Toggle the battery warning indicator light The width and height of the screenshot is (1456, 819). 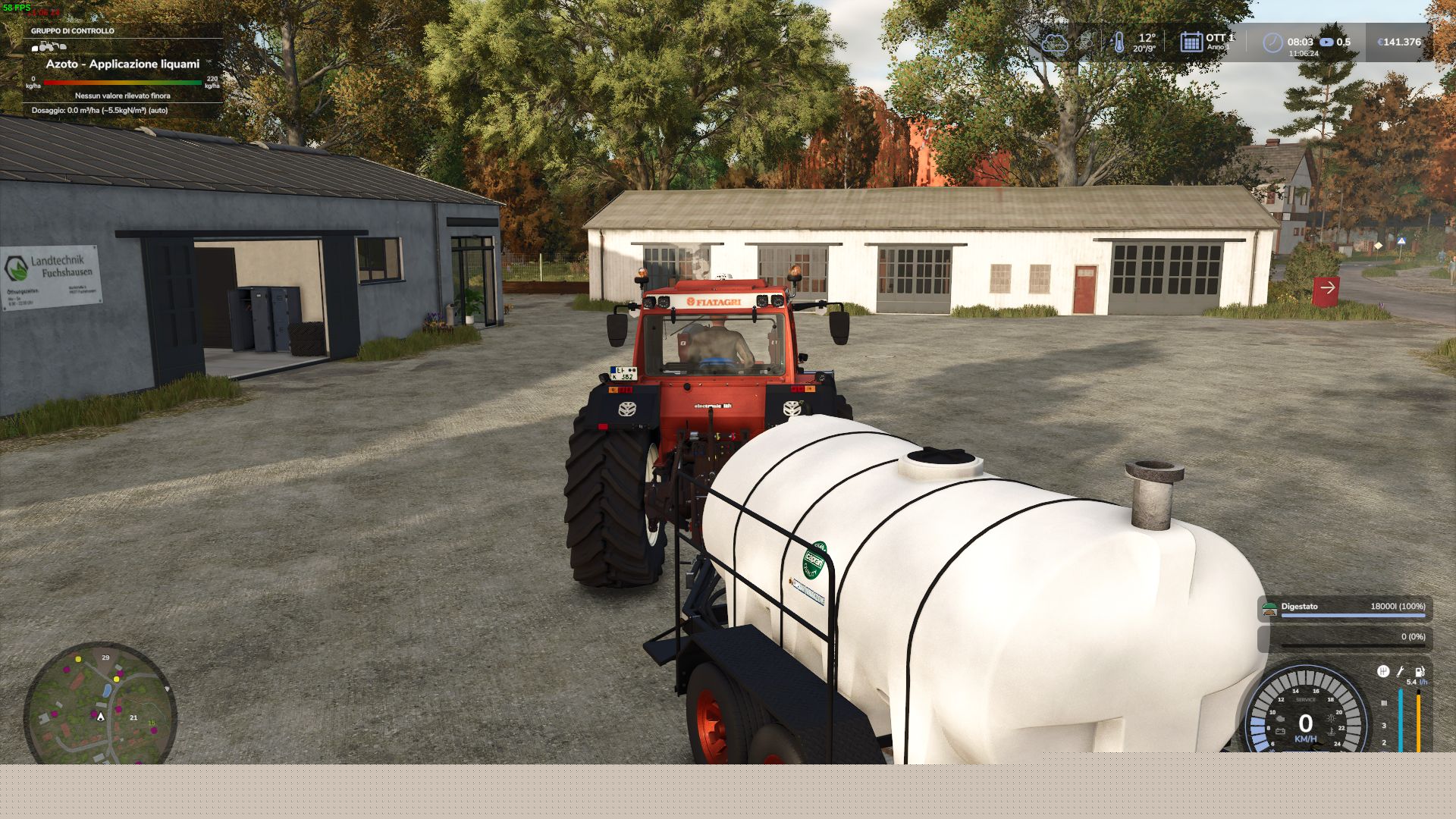click(1280, 730)
